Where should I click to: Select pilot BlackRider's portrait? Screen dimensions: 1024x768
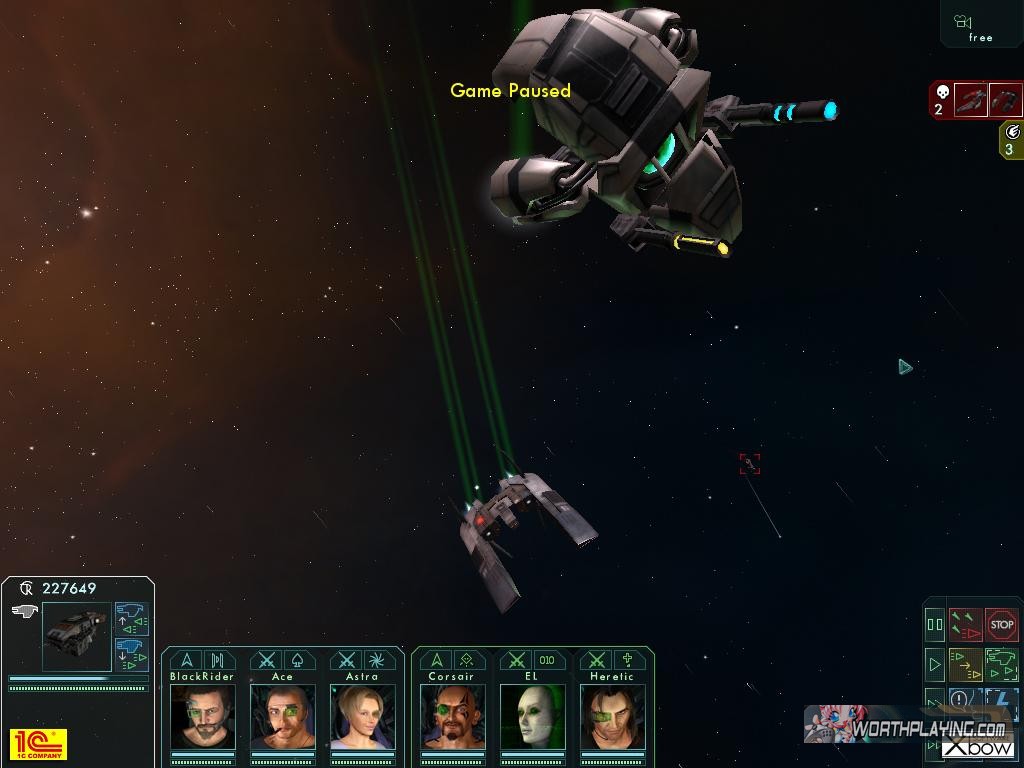pyautogui.click(x=203, y=716)
